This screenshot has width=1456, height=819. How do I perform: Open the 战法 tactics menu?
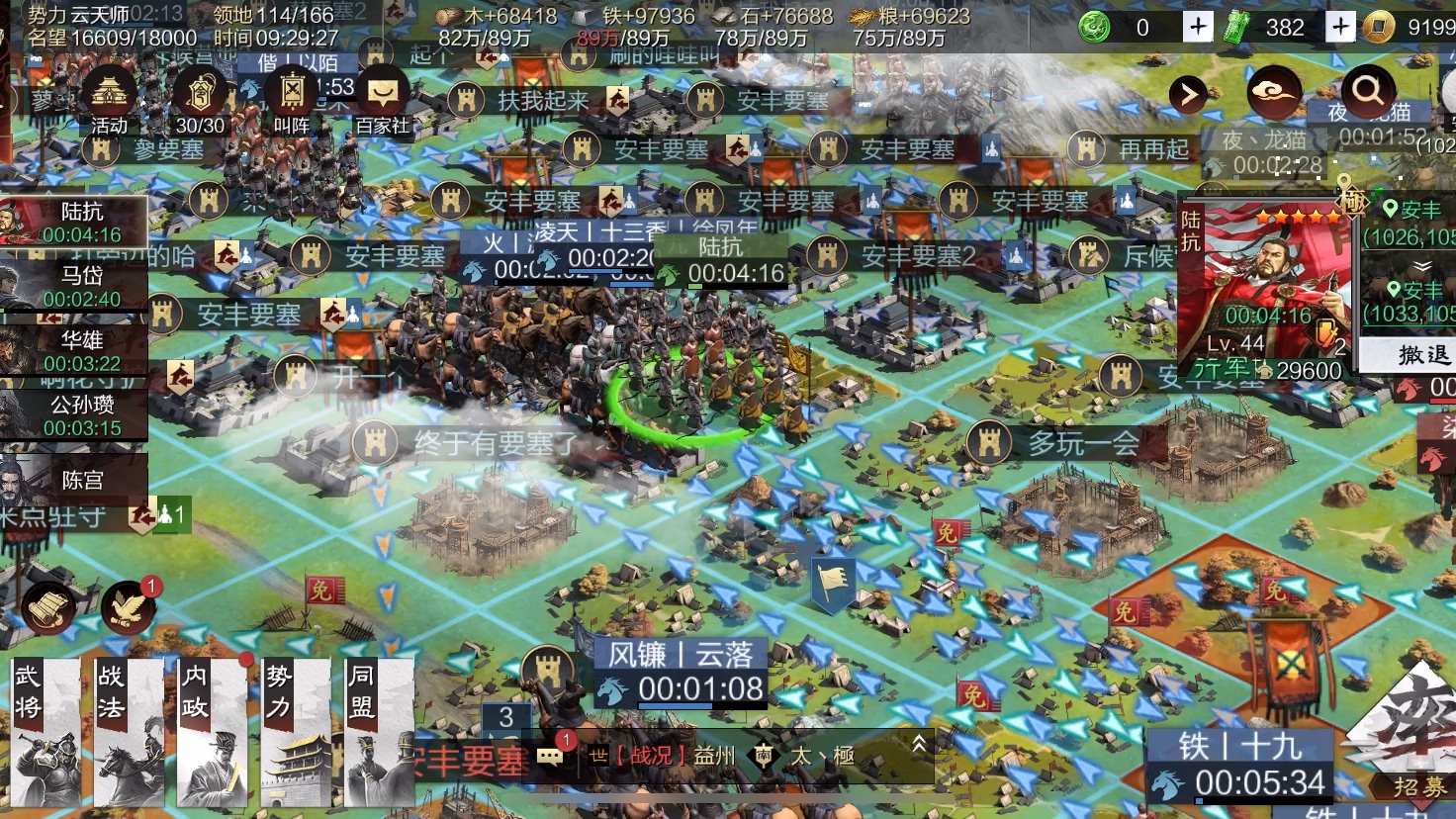coord(129,733)
